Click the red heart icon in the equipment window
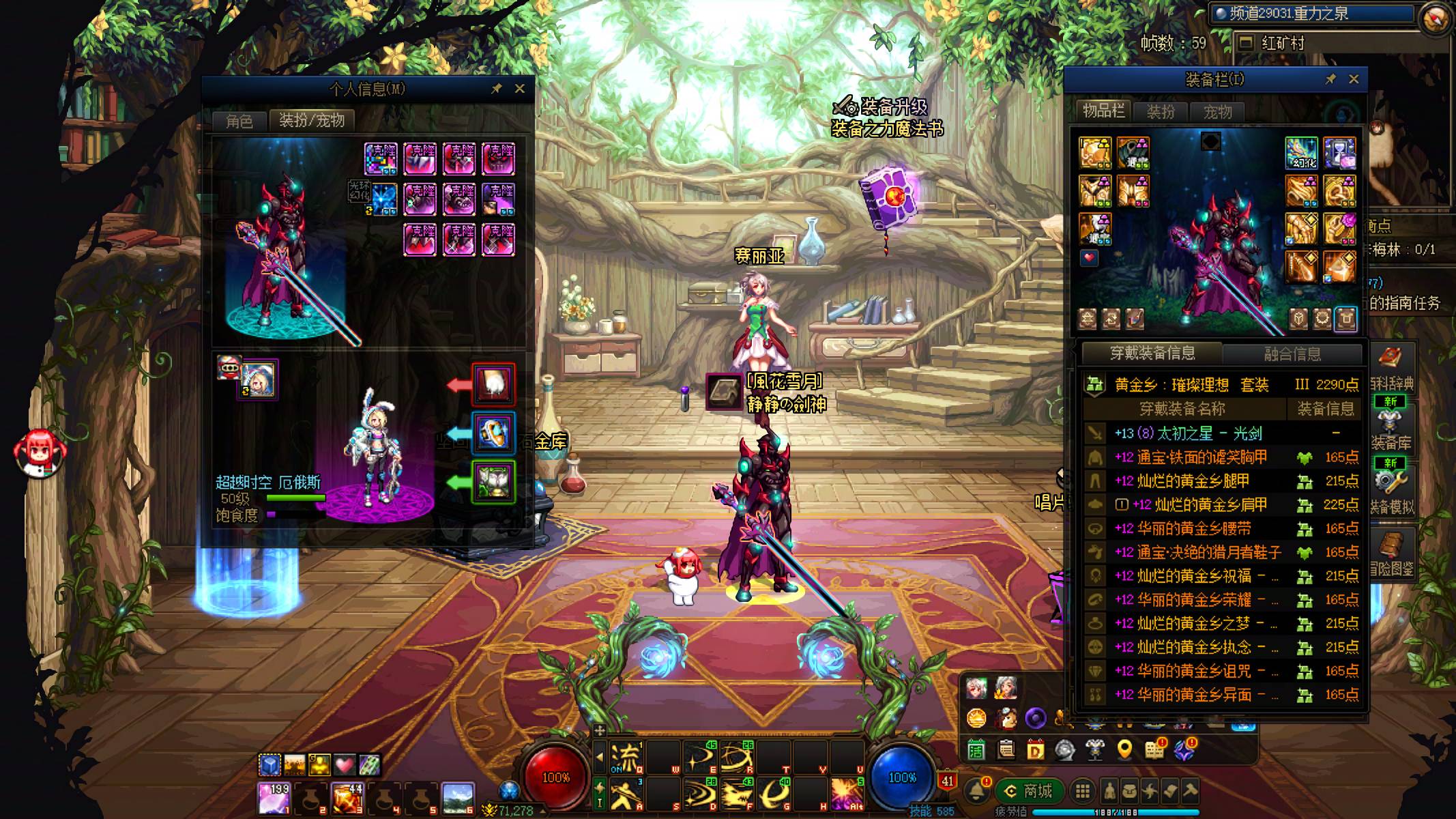Image resolution: width=1456 pixels, height=819 pixels. 1089,258
